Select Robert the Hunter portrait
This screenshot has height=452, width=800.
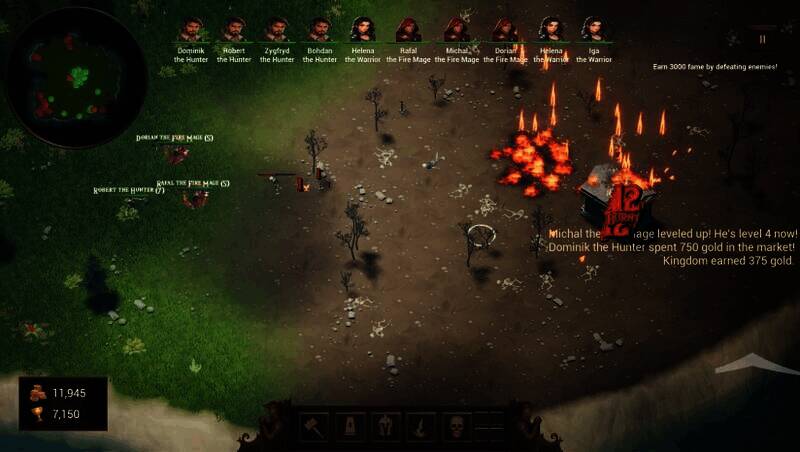(234, 30)
